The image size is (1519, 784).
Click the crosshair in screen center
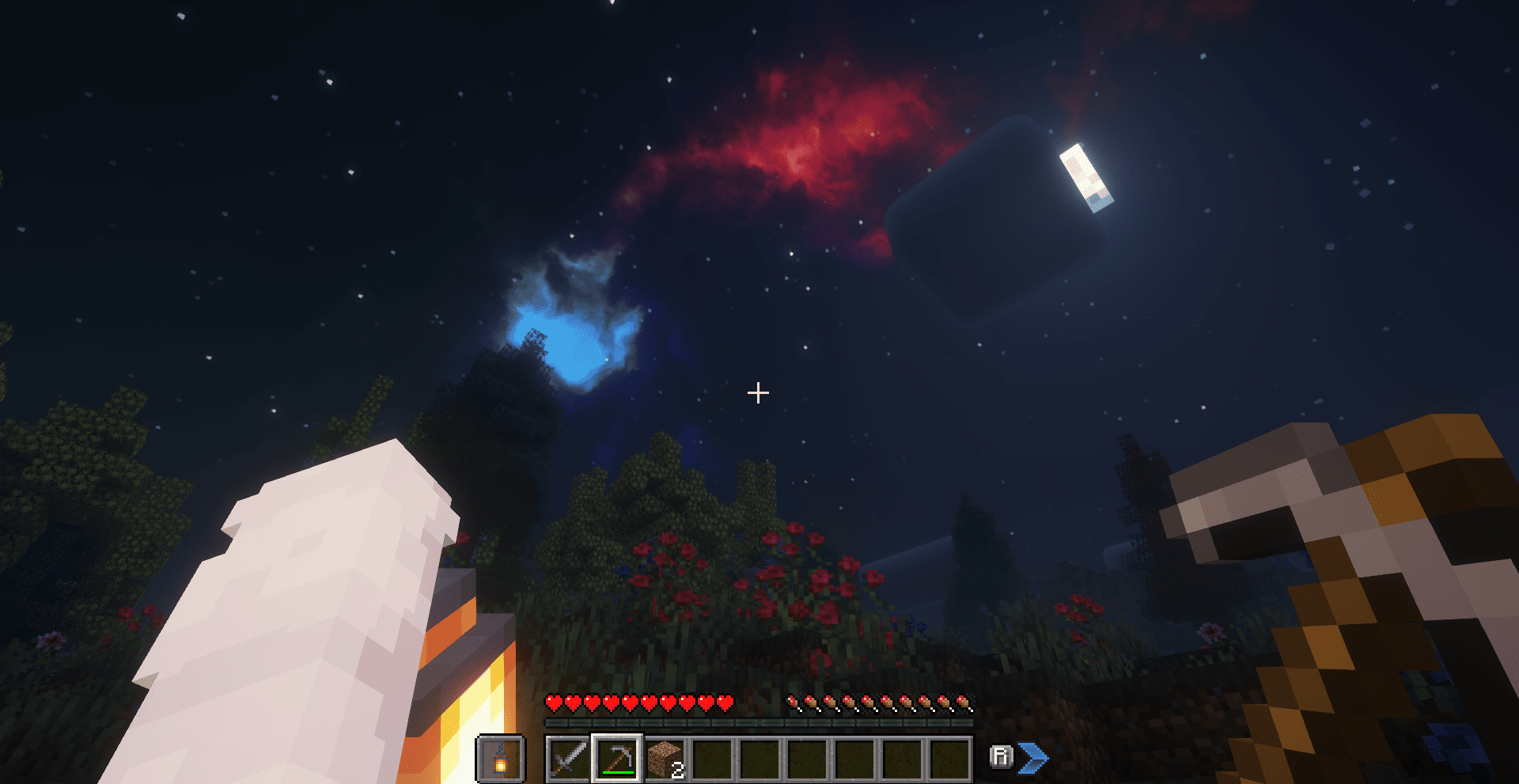point(759,391)
